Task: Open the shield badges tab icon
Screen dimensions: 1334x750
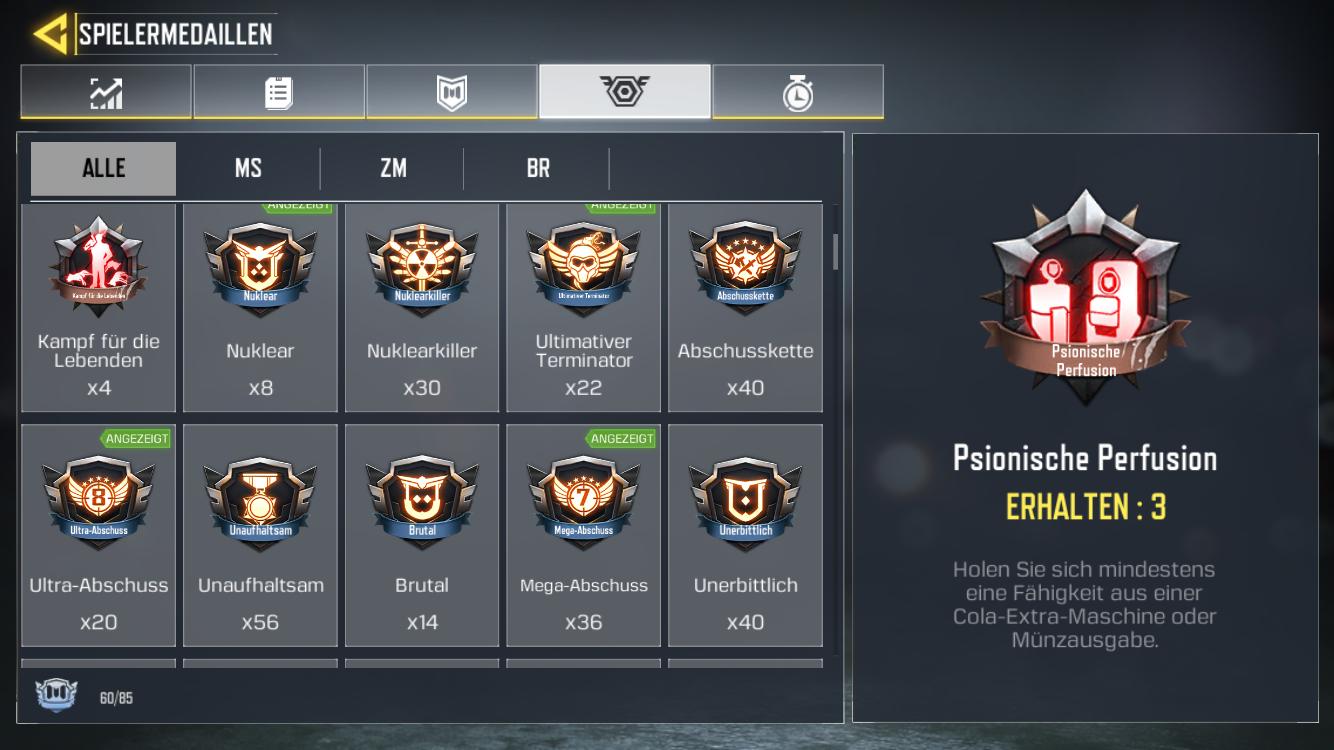Action: (x=452, y=90)
